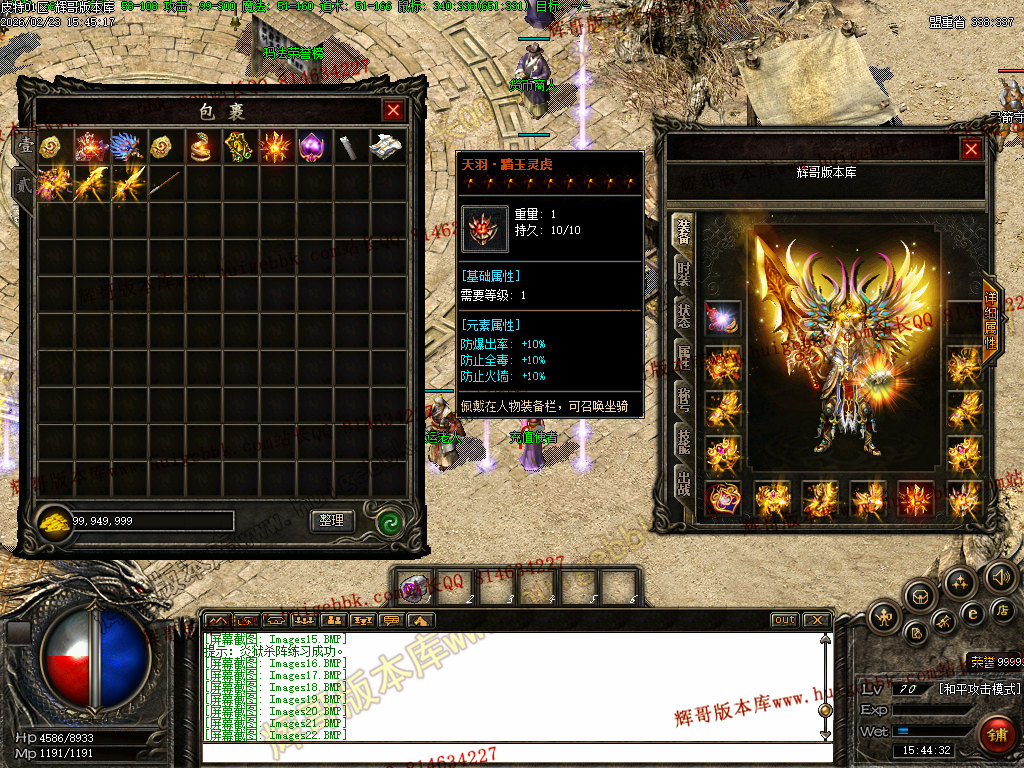Click the green swirl button in bag
1024x768 pixels.
pos(389,521)
